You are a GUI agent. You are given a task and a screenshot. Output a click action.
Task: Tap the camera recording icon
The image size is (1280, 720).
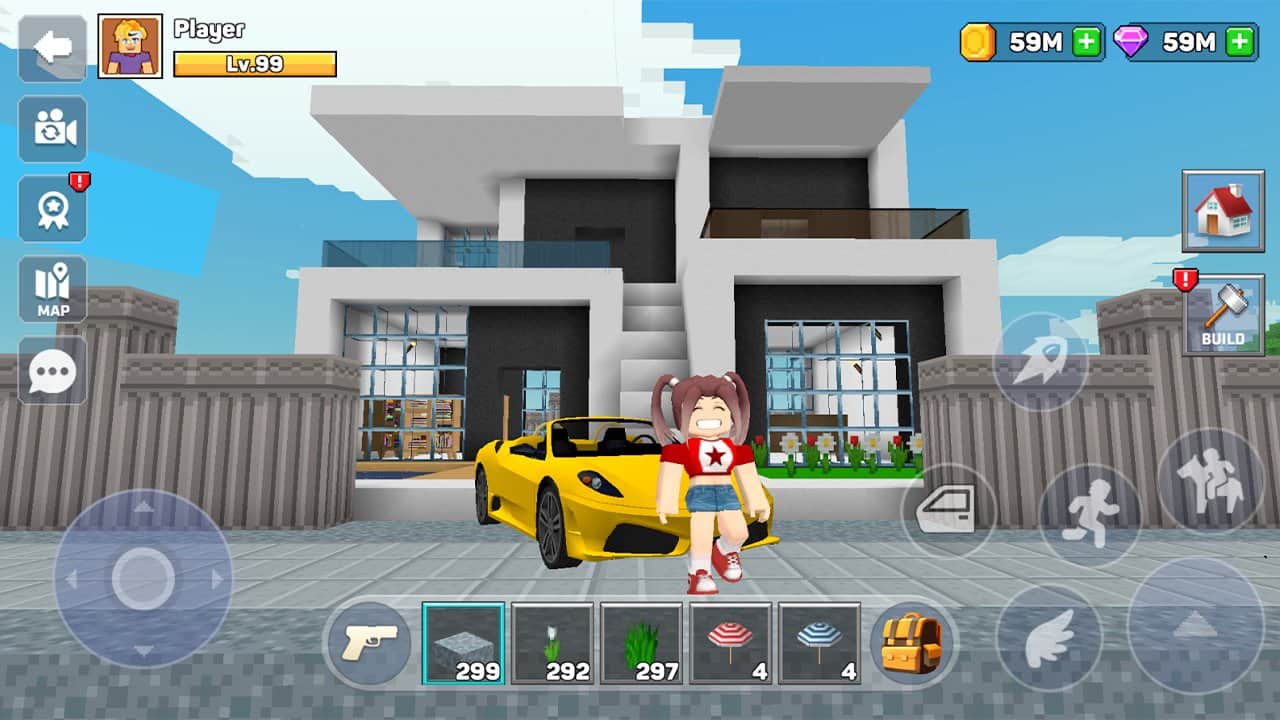[x=52, y=128]
